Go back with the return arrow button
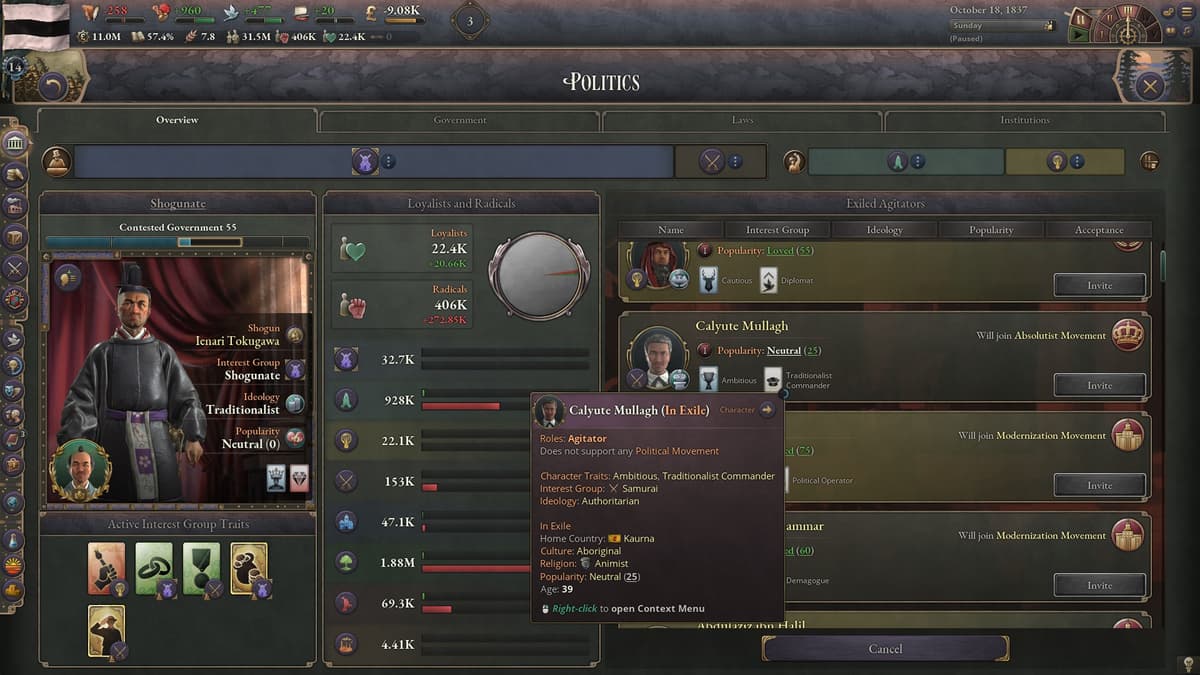Viewport: 1200px width, 675px height. [x=53, y=87]
